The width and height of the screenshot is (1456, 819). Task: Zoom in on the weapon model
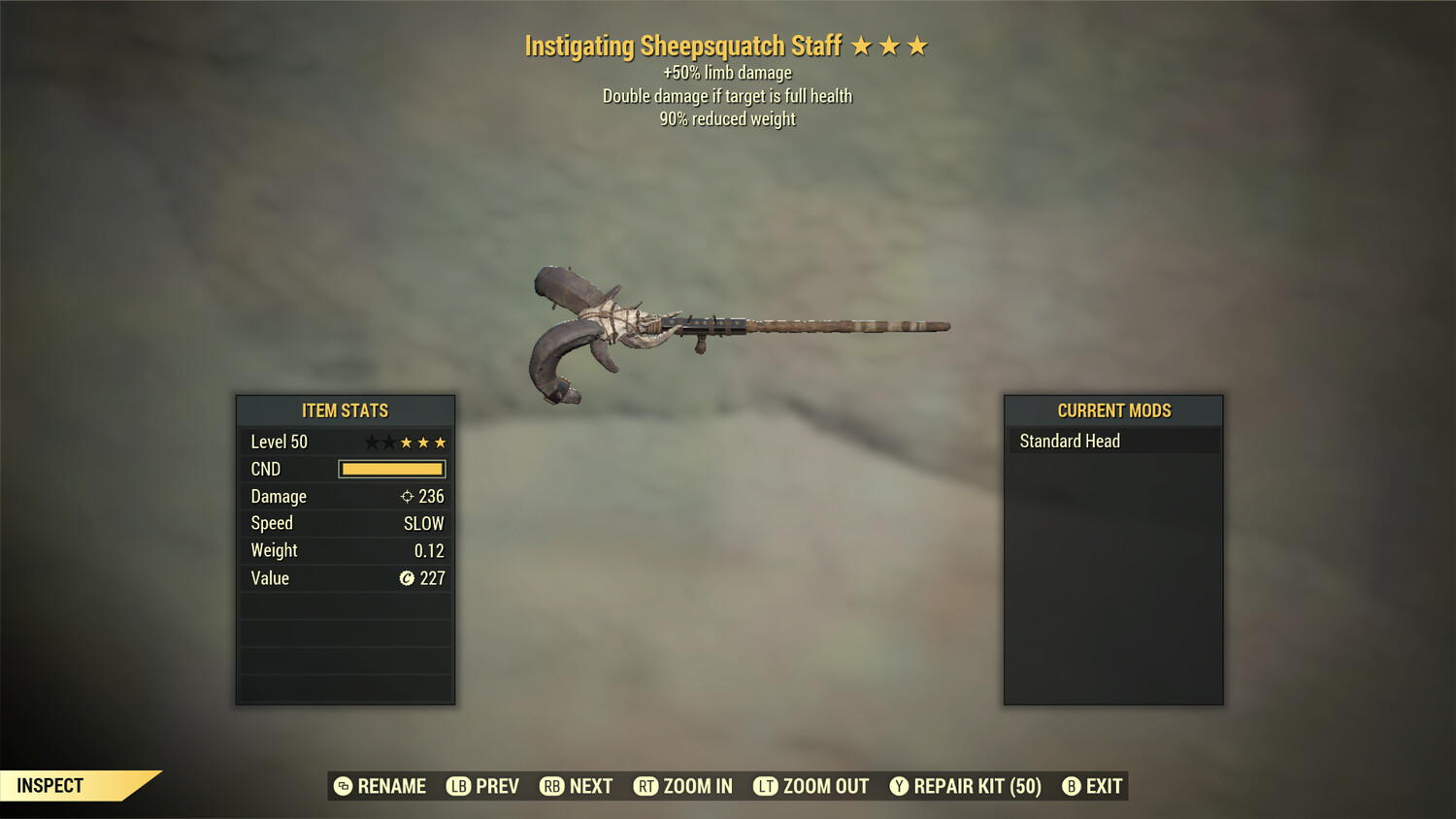(x=683, y=786)
